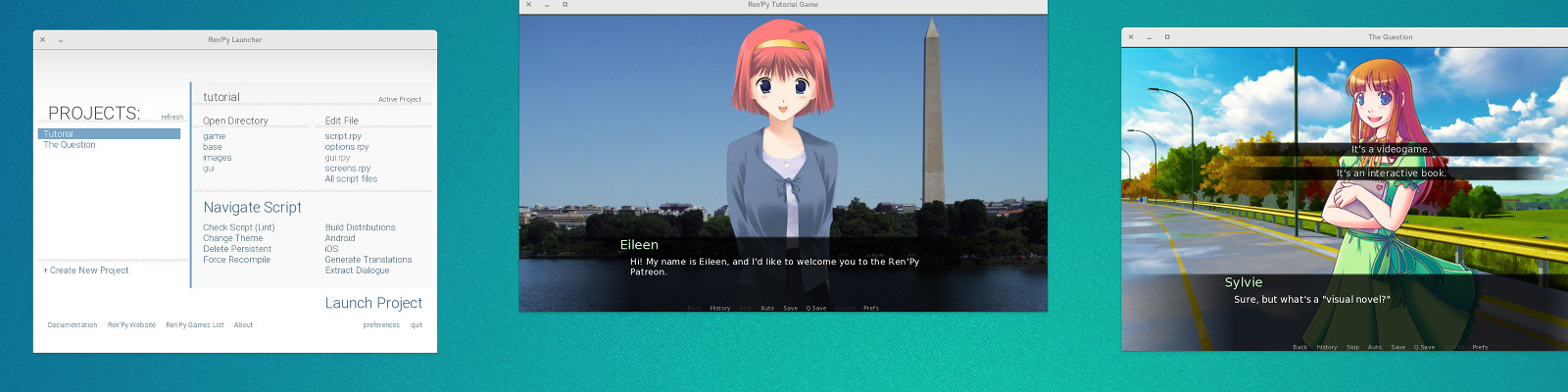The image size is (1568, 392).
Task: Select The Question in the projects list
Action: [70, 145]
